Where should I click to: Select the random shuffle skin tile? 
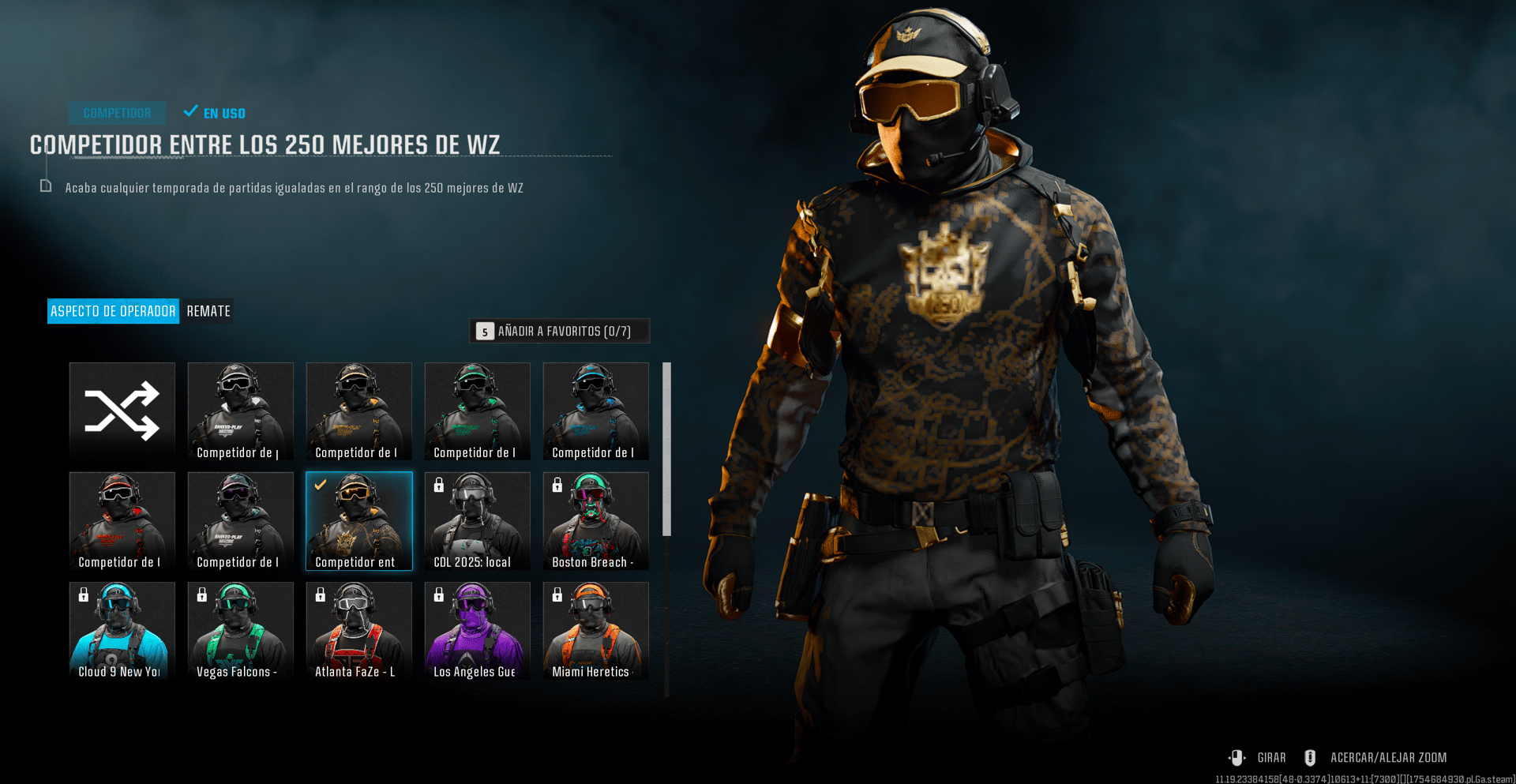122,411
